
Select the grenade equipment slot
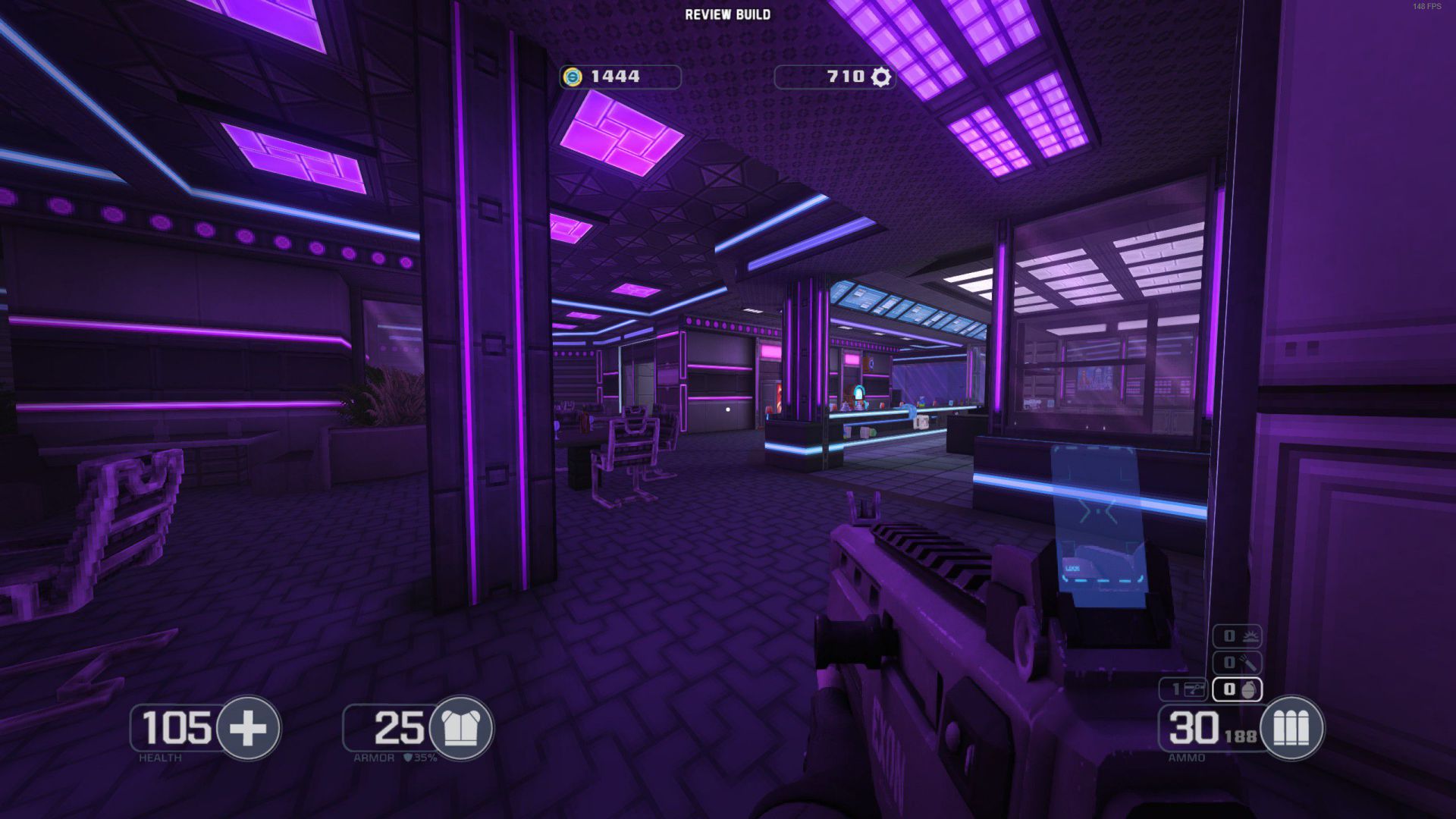pyautogui.click(x=1238, y=689)
